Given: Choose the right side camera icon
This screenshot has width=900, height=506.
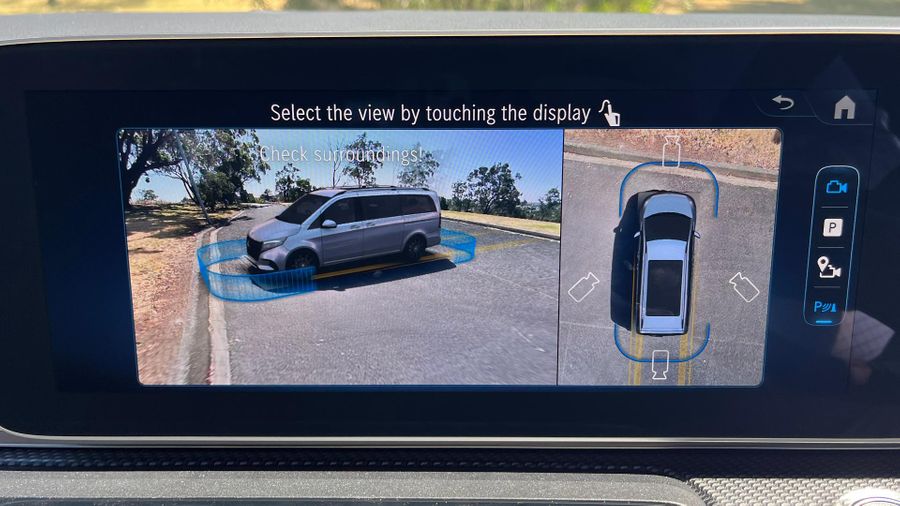Looking at the screenshot, I should click(x=744, y=287).
